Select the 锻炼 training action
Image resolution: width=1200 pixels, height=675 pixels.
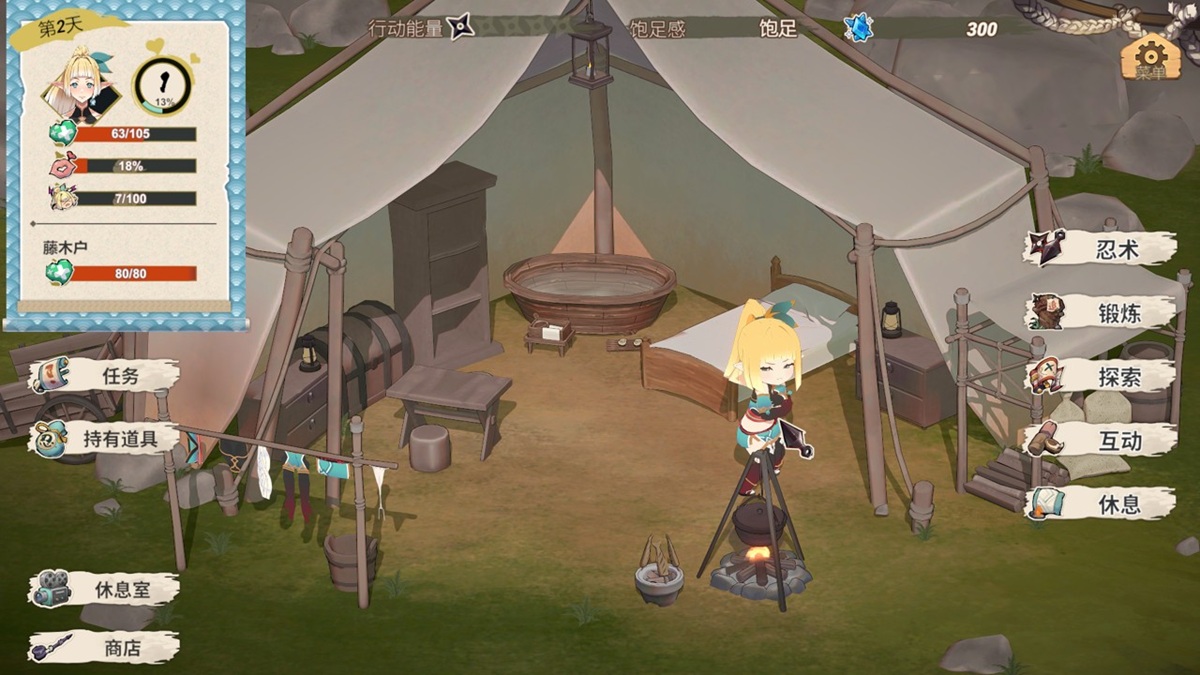(1100, 312)
